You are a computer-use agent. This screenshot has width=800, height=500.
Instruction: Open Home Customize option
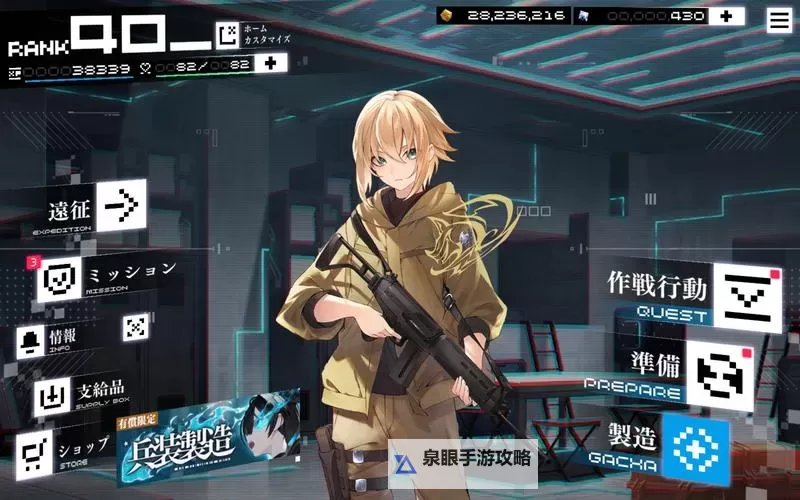[x=228, y=36]
